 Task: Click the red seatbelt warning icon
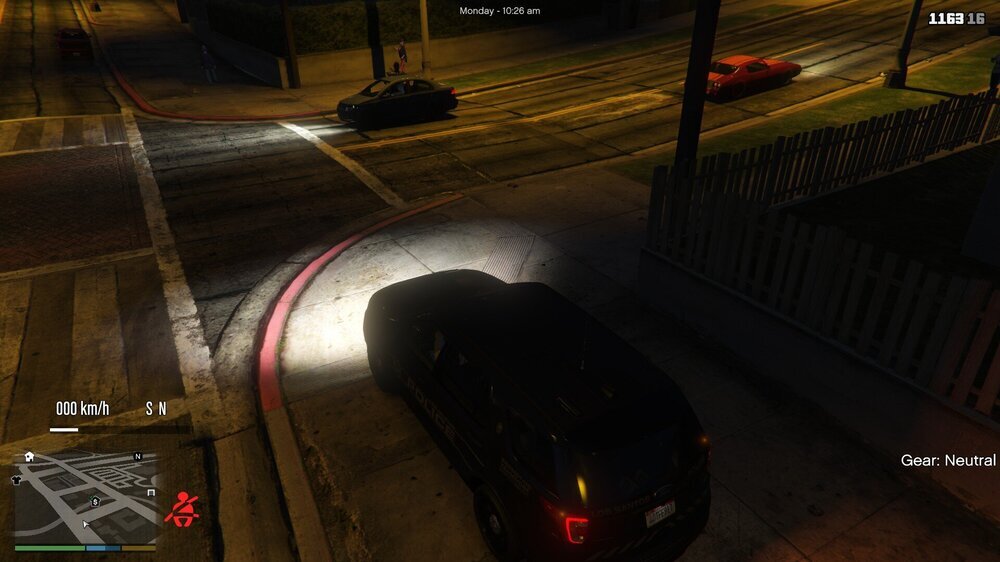181,509
